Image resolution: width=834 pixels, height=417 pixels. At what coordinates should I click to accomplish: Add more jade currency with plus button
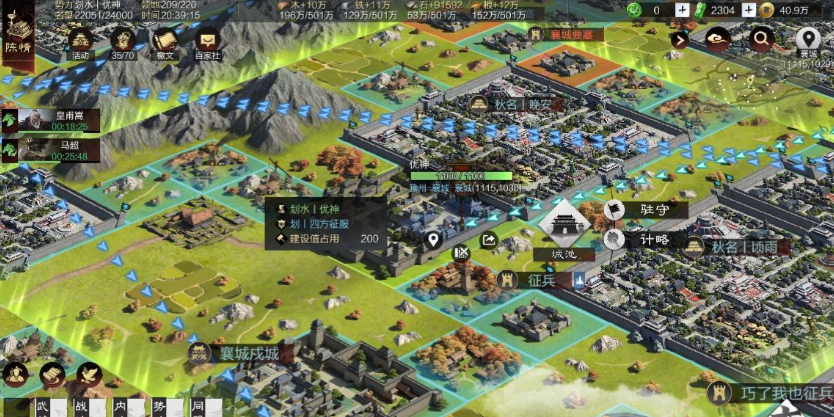[682, 10]
